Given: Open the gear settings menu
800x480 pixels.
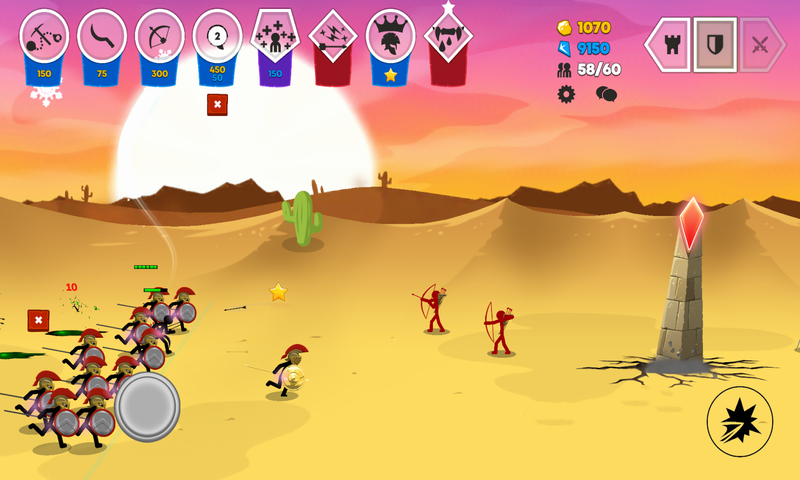Looking at the screenshot, I should tap(567, 94).
